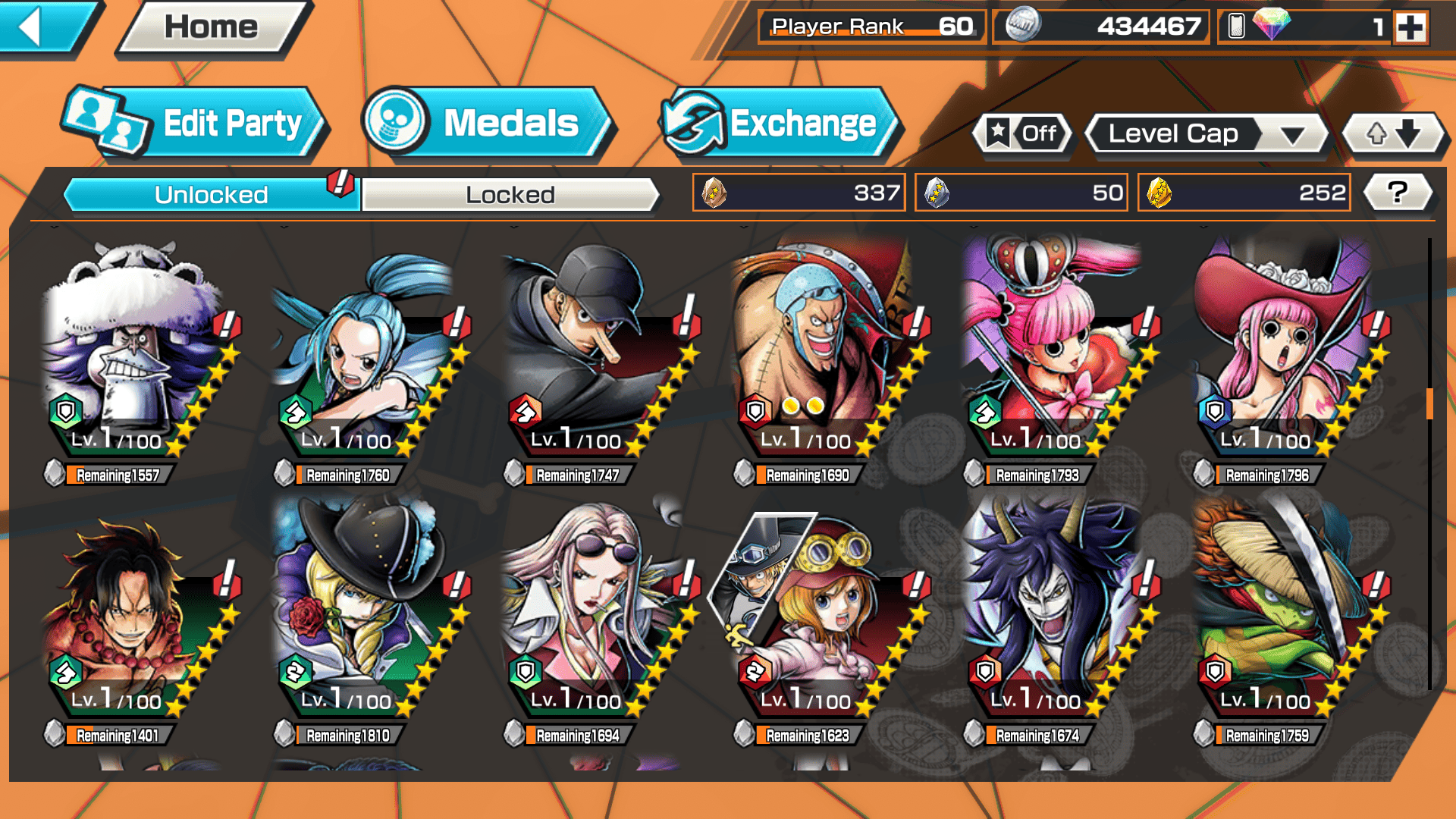The image size is (1456, 819).
Task: Switch to the Locked tab
Action: [510, 195]
